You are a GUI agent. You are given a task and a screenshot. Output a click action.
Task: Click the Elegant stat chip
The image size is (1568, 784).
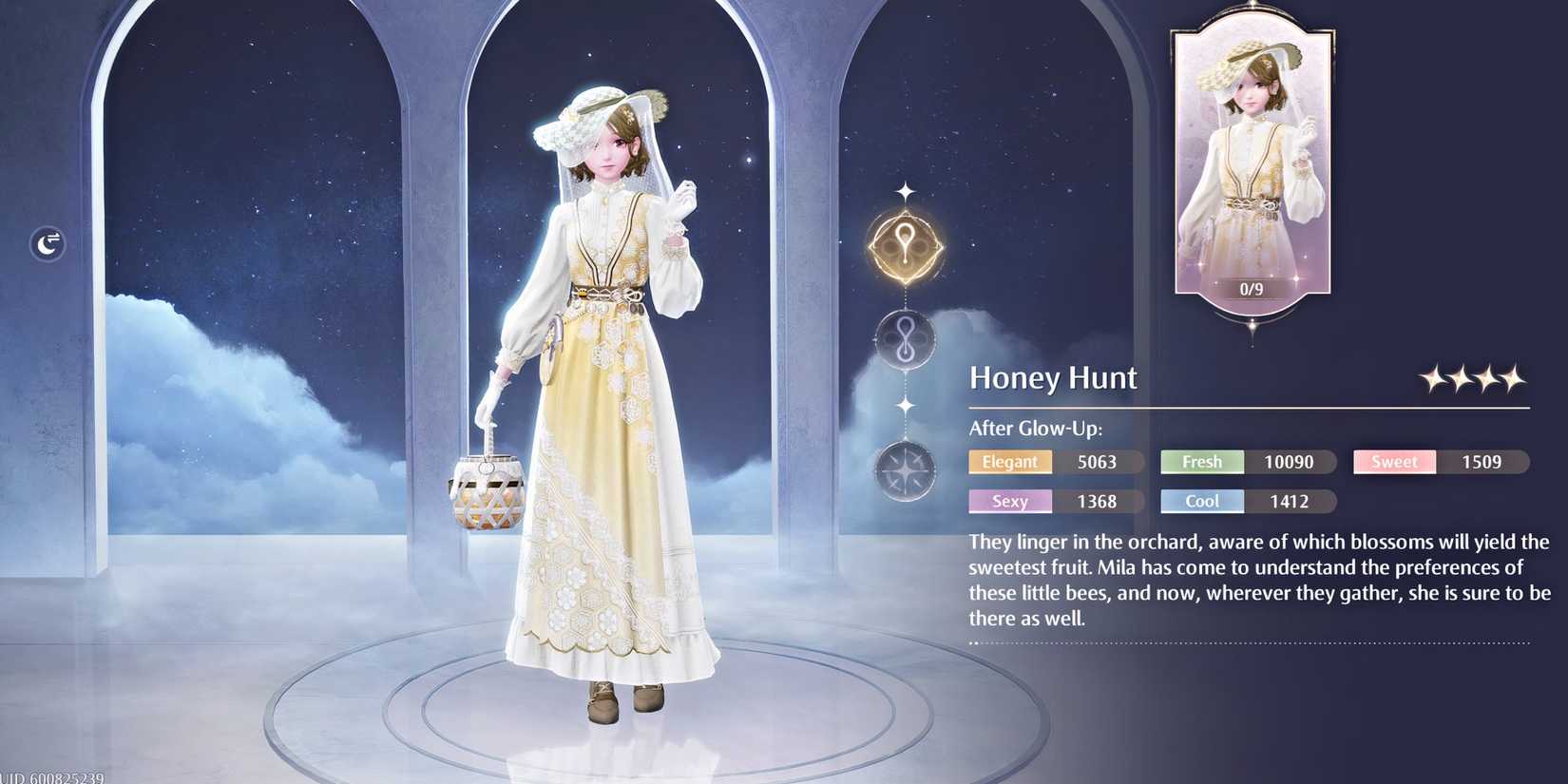[1010, 461]
